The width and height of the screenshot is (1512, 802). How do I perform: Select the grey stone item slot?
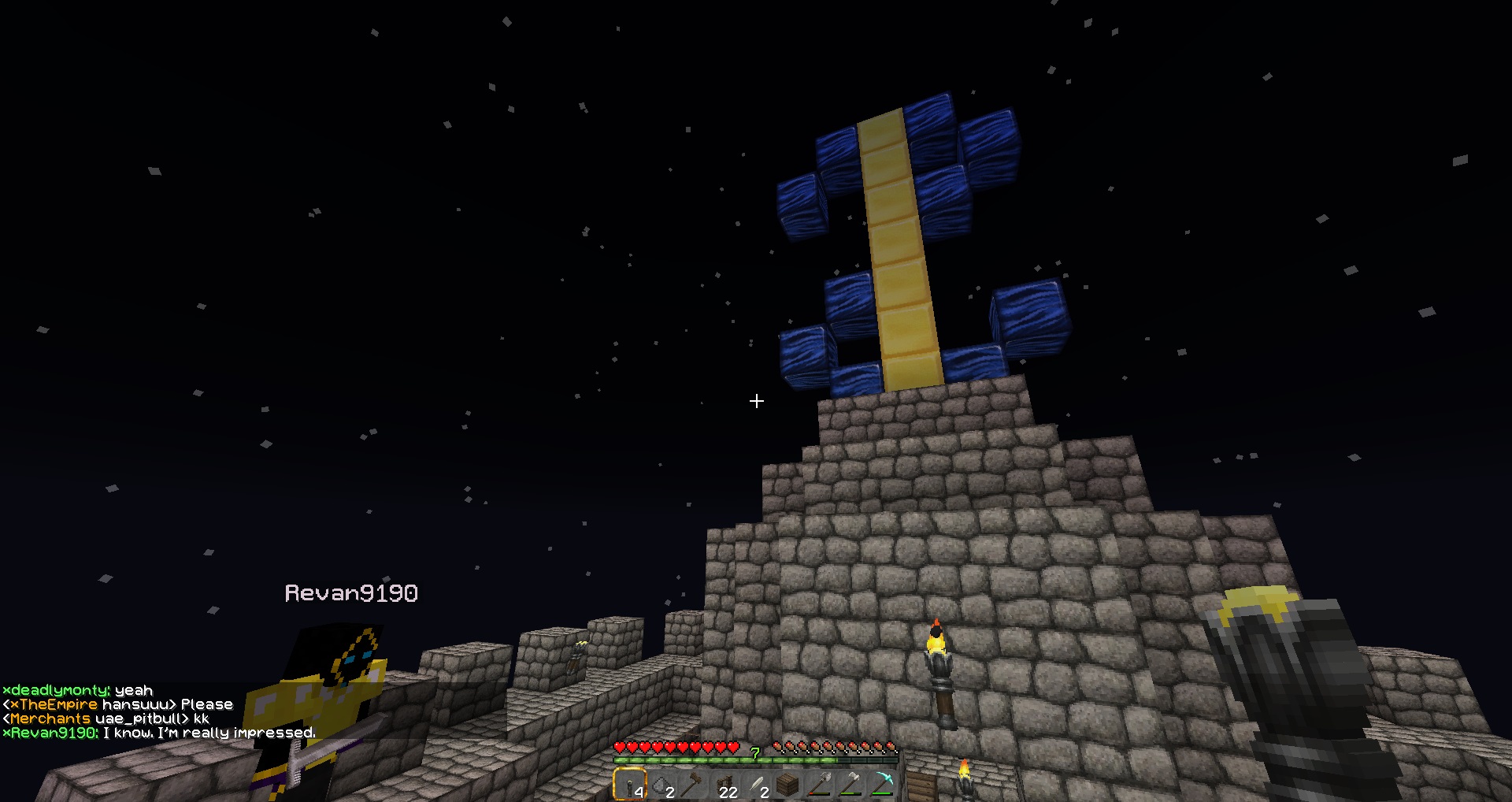tap(661, 785)
